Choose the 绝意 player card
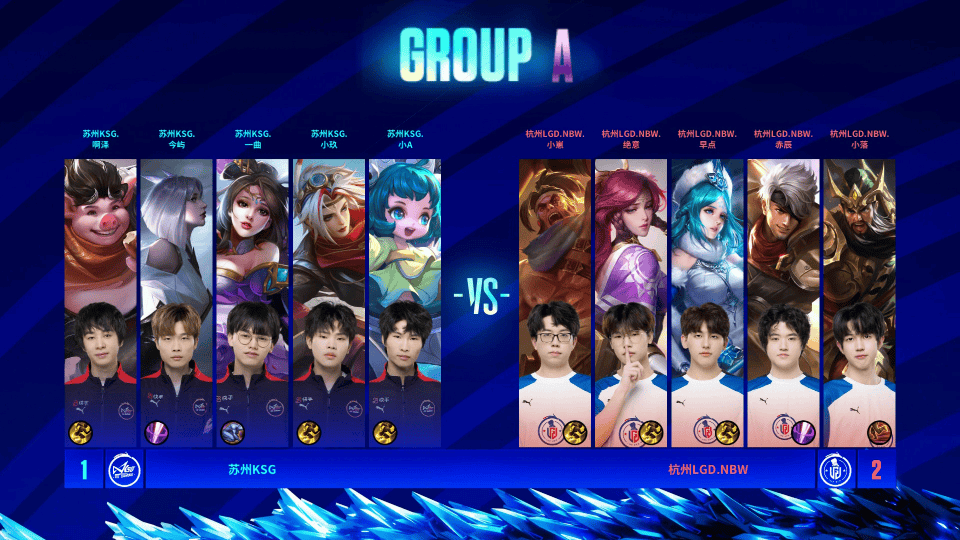This screenshot has height=540, width=960. pos(631,300)
